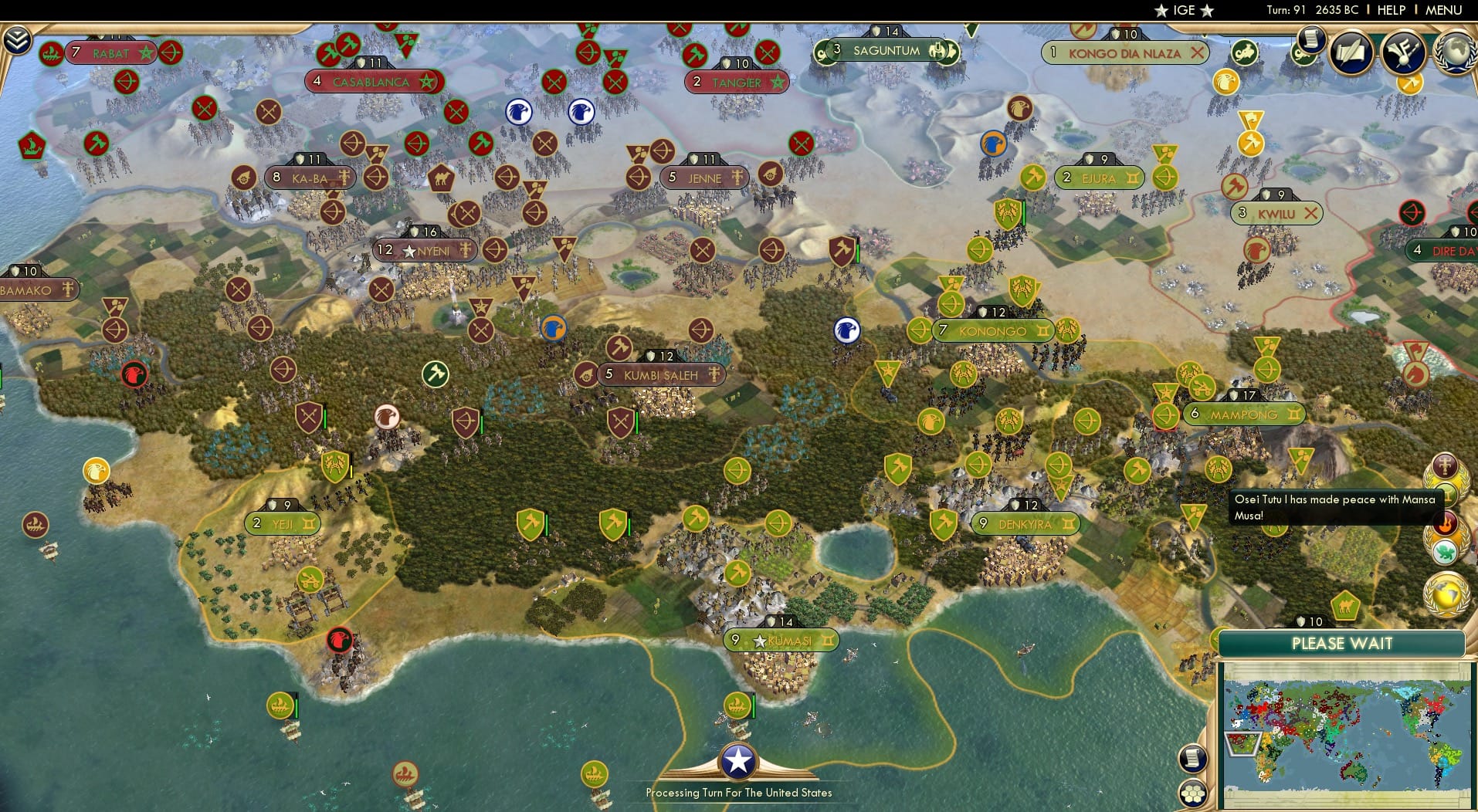Image resolution: width=1478 pixels, height=812 pixels.
Task: Open the MENU item
Action: (1445, 10)
